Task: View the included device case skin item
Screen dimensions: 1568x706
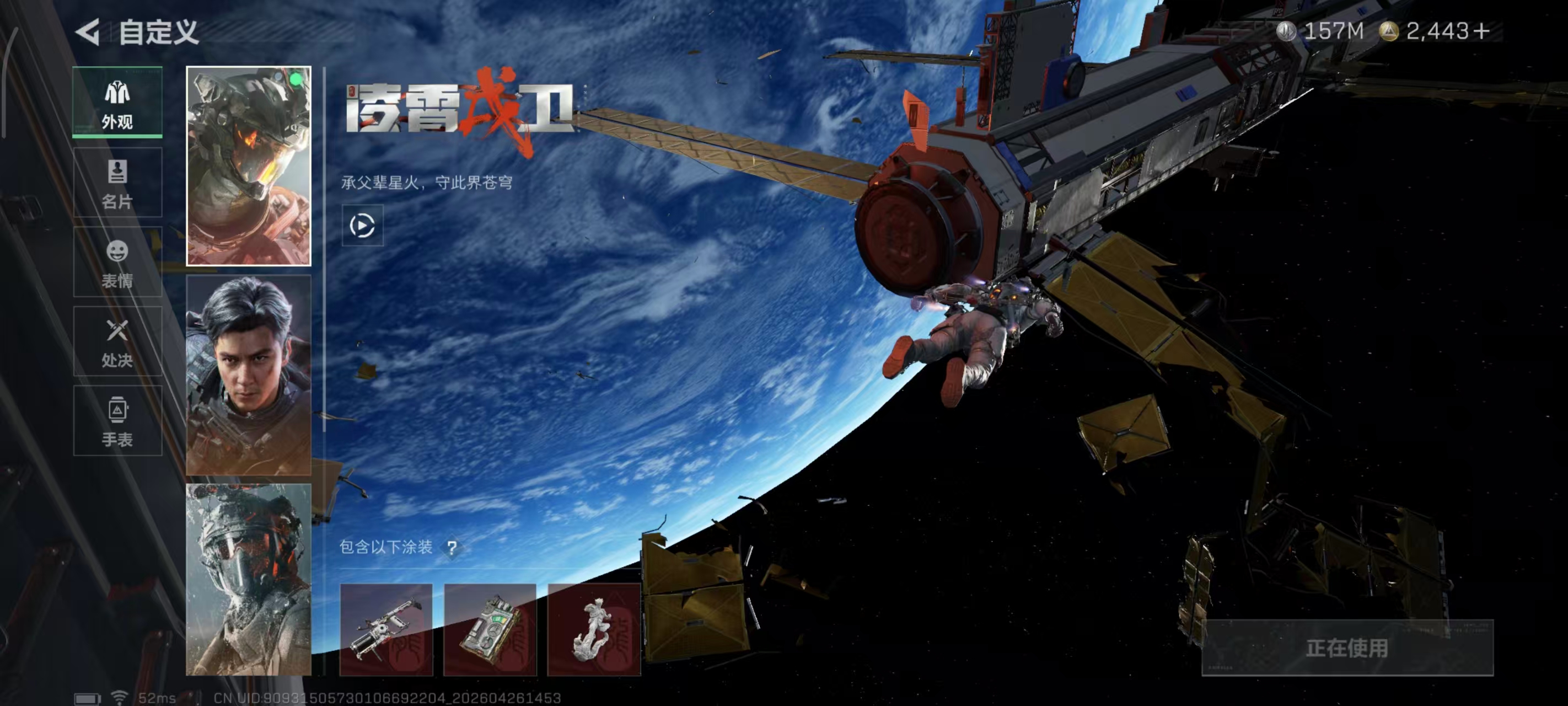Action: click(x=490, y=629)
